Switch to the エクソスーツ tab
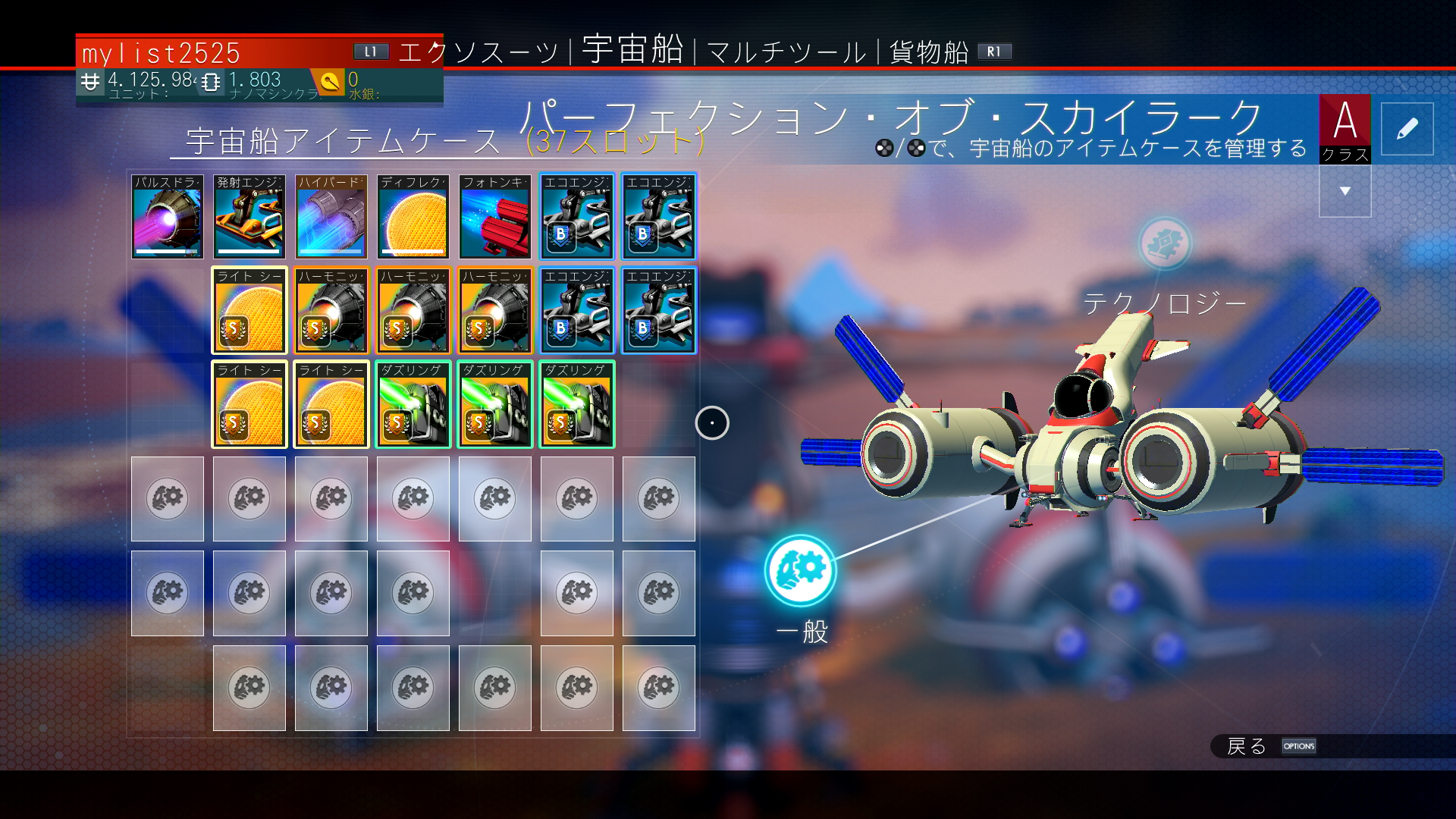 tap(479, 52)
